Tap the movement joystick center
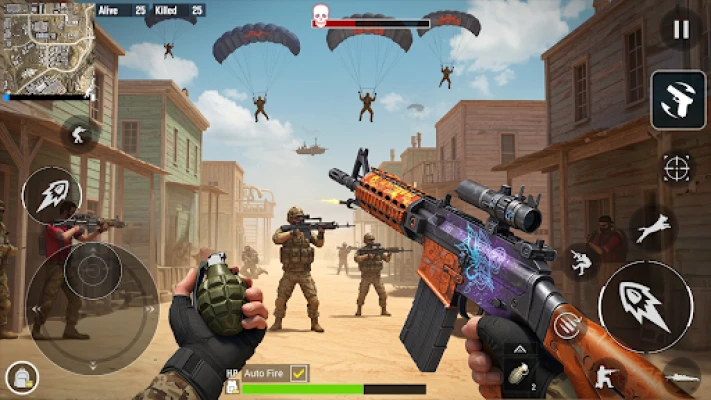The image size is (711, 400). [93, 270]
